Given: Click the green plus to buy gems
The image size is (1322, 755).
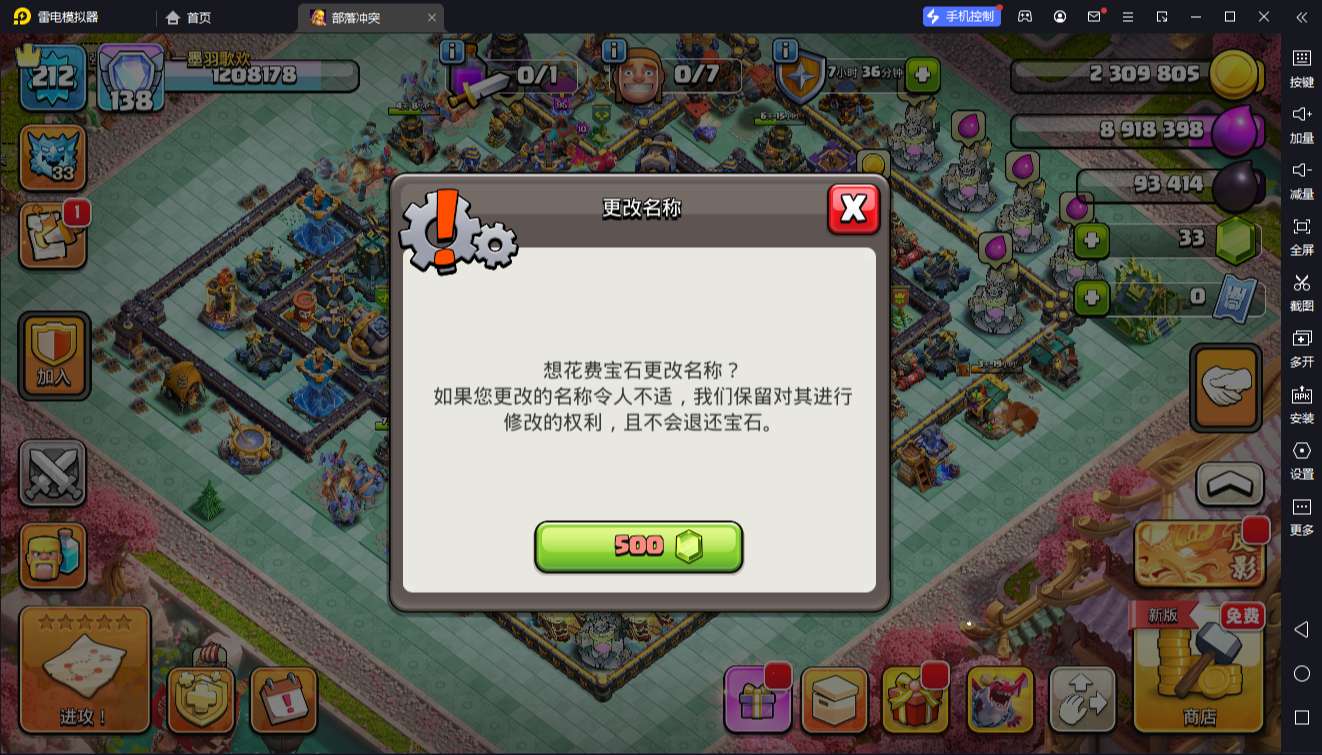Looking at the screenshot, I should click(1090, 240).
